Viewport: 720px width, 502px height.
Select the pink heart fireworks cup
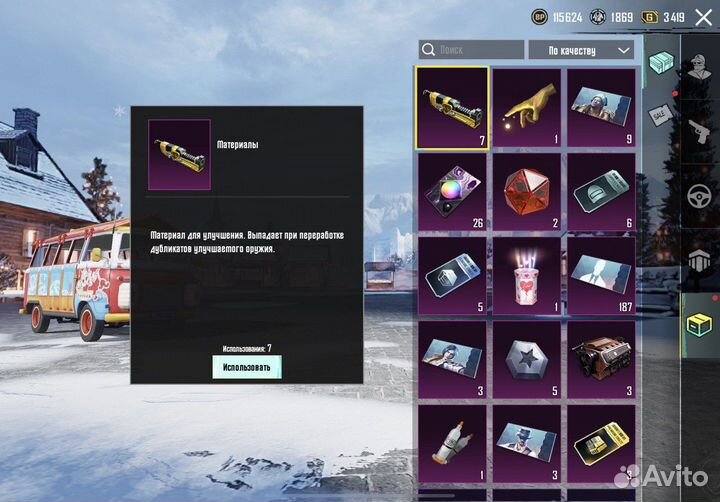tap(527, 275)
